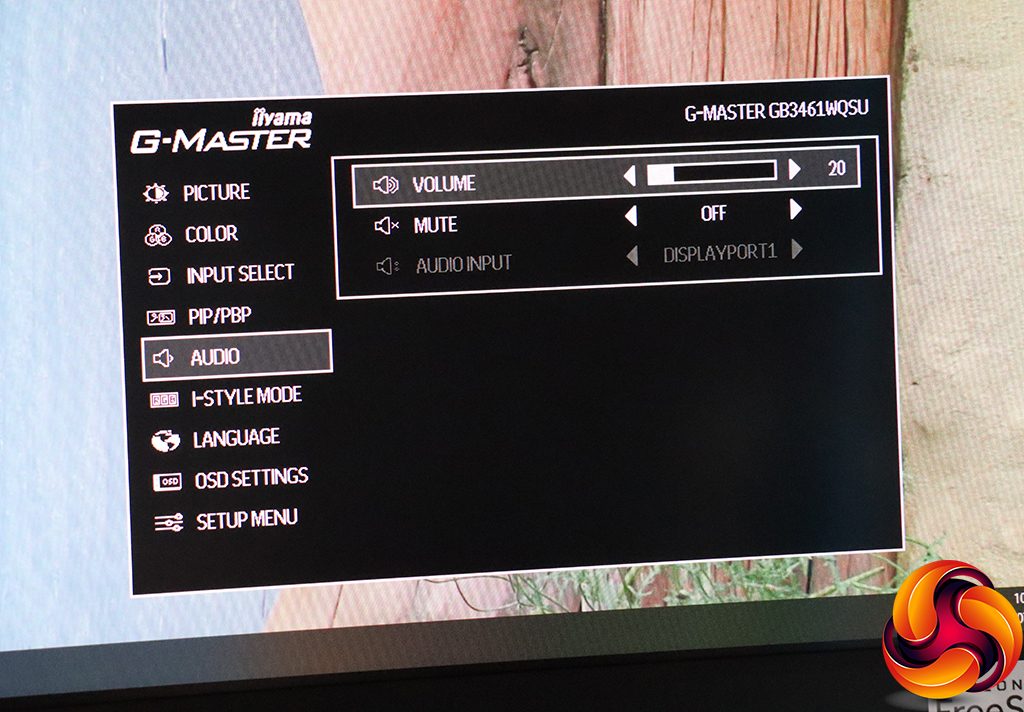Select the VOLUME option row
Screen dimensions: 1024x712
coord(443,185)
